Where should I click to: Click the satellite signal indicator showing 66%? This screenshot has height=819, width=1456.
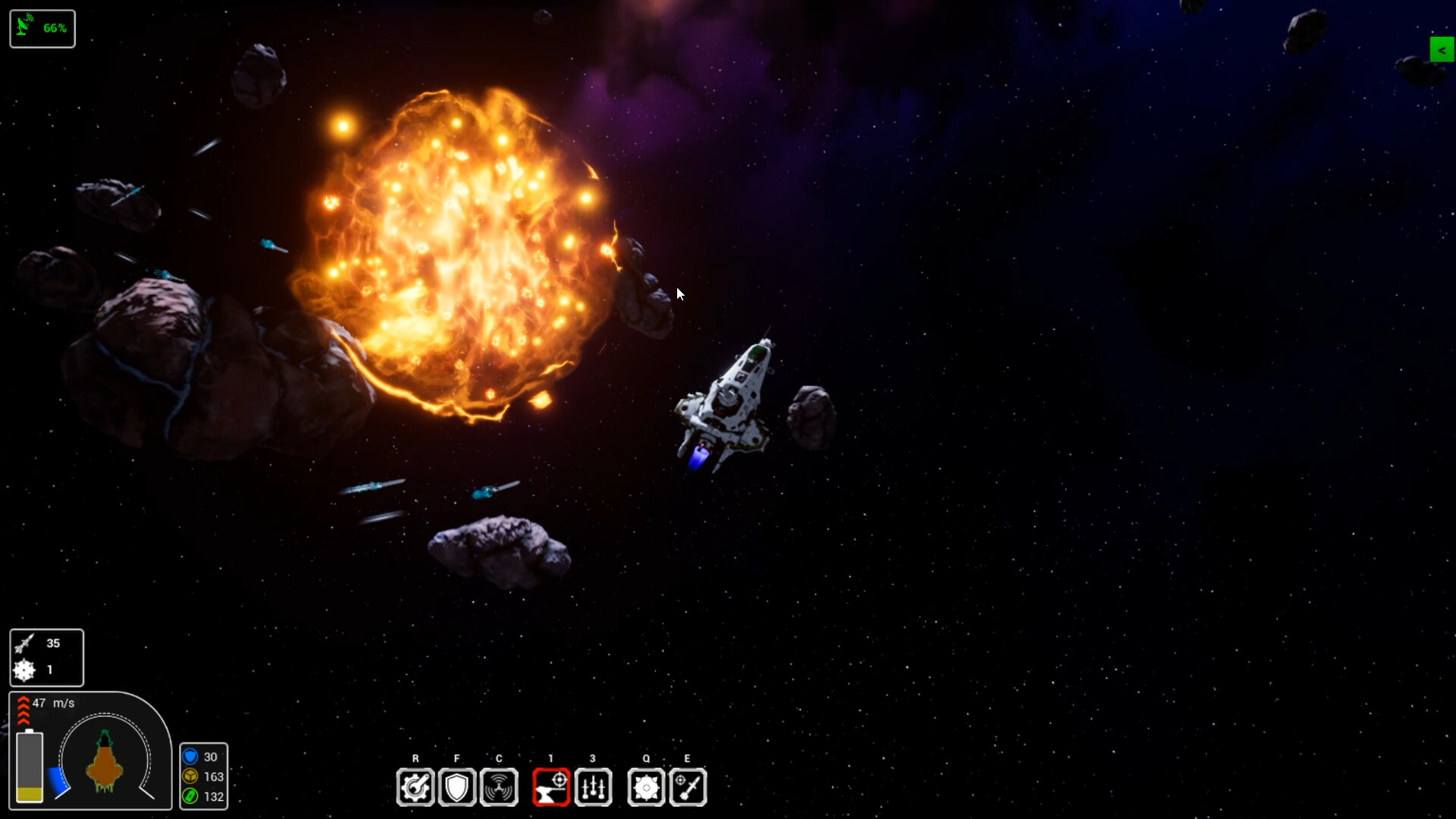42,27
